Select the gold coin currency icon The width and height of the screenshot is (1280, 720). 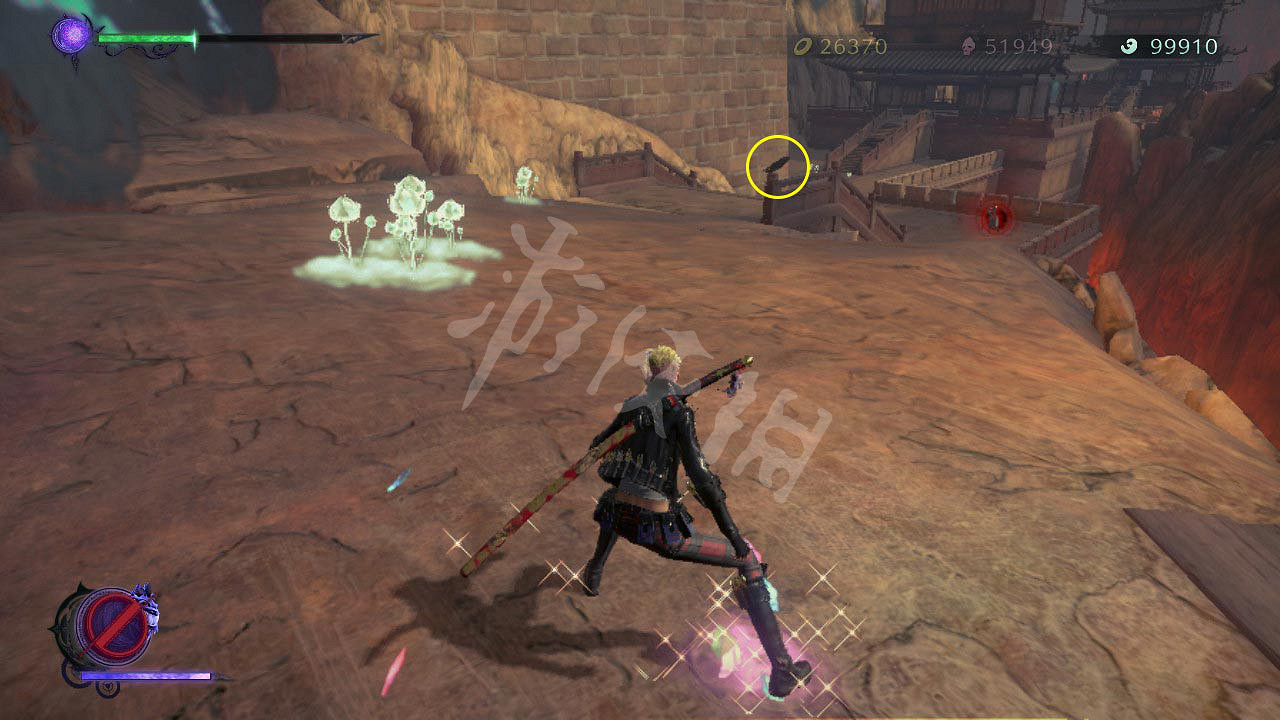[x=801, y=46]
